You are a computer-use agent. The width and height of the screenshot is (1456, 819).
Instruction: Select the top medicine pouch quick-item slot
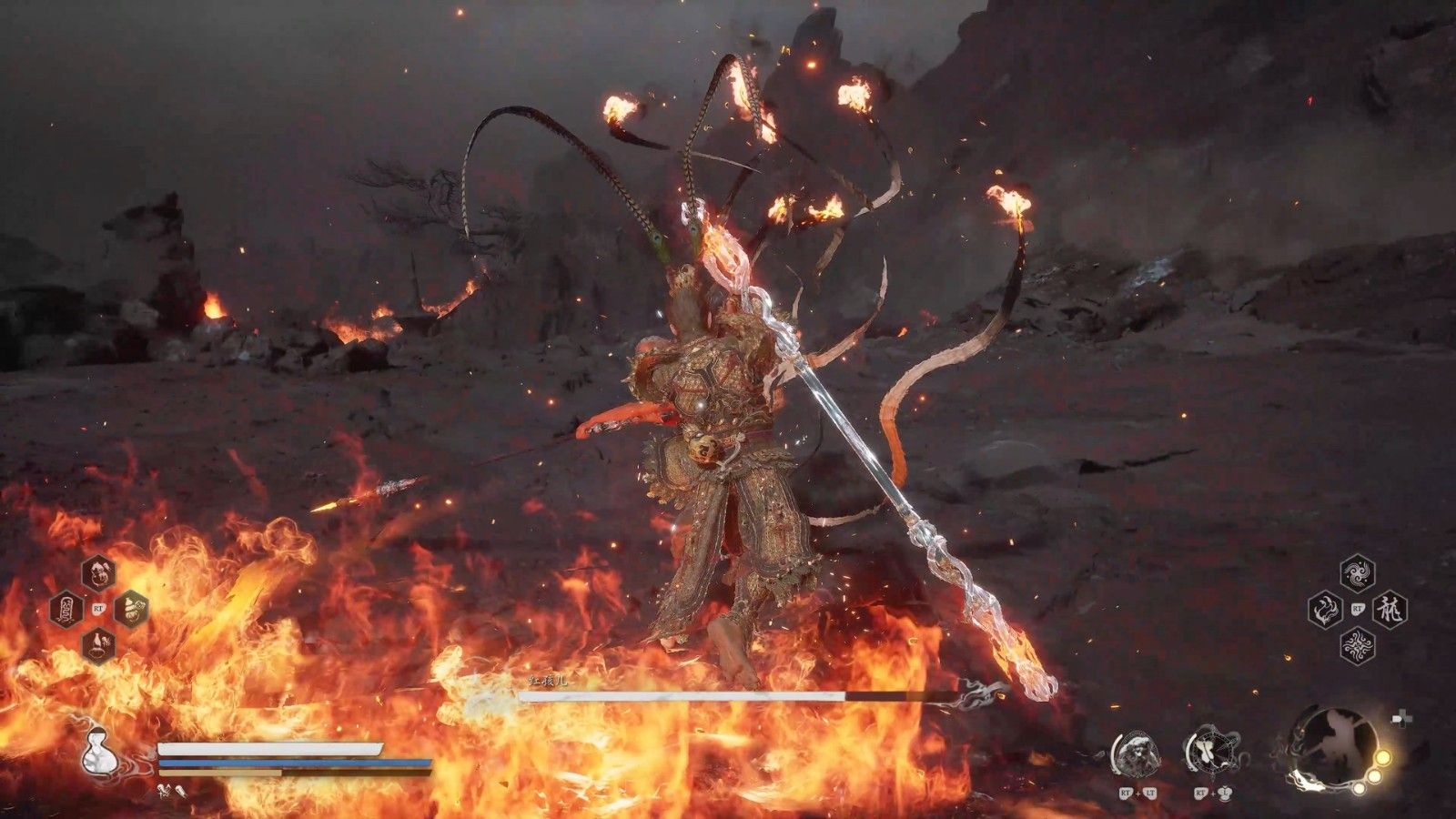pyautogui.click(x=98, y=572)
